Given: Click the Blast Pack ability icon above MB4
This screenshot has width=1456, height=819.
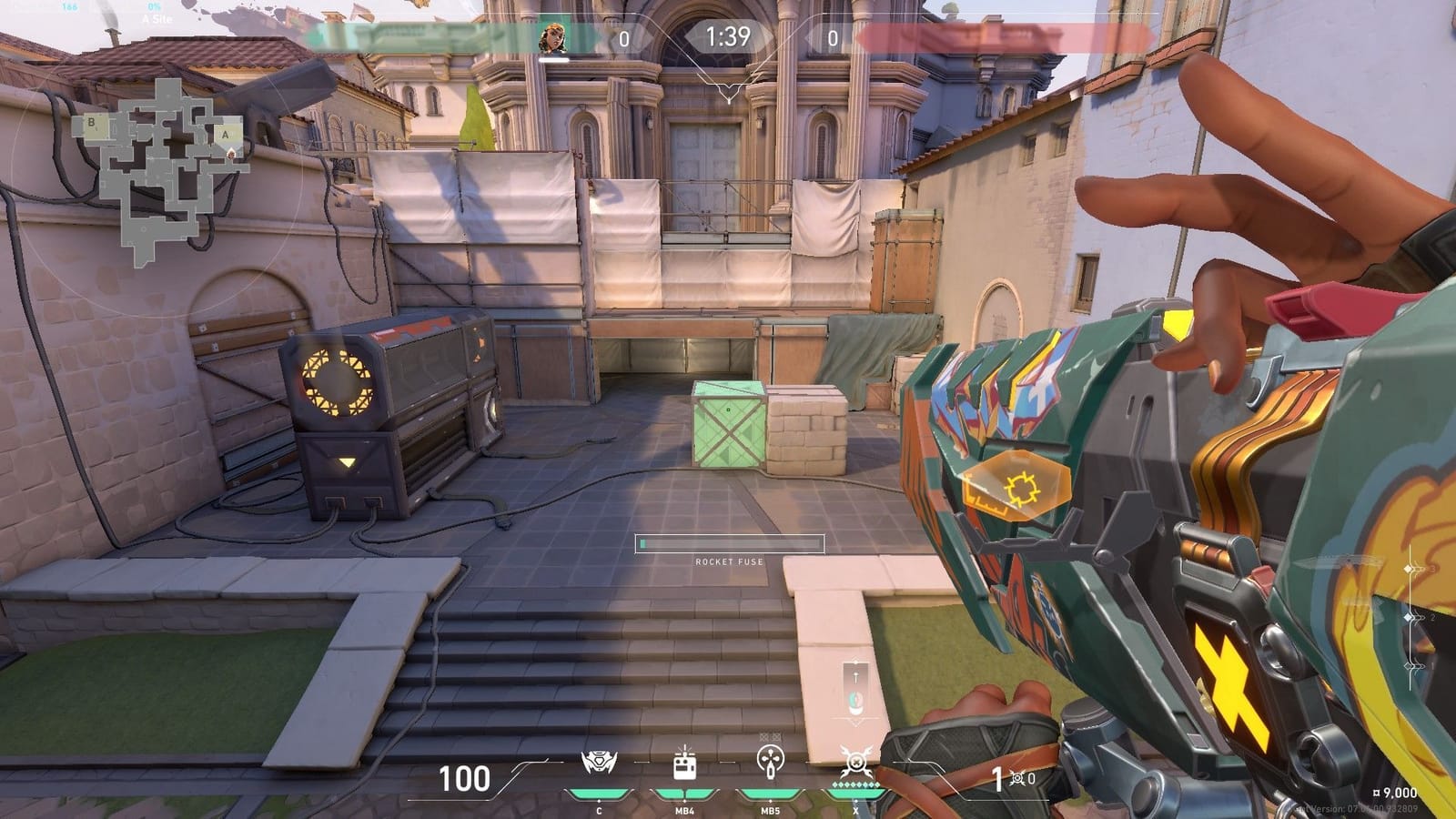Looking at the screenshot, I should pos(684,763).
